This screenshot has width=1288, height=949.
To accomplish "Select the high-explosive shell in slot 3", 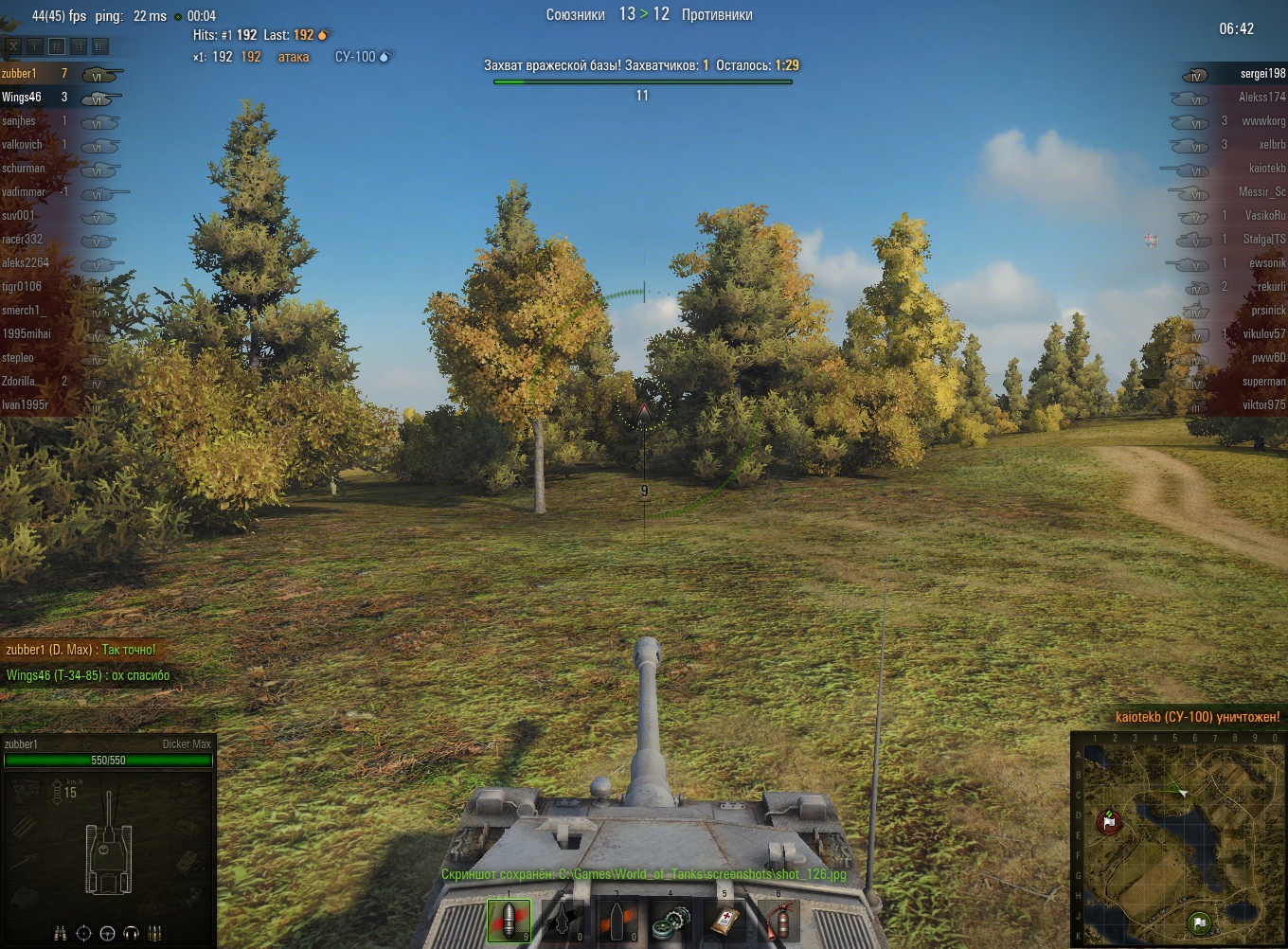I will [x=617, y=920].
